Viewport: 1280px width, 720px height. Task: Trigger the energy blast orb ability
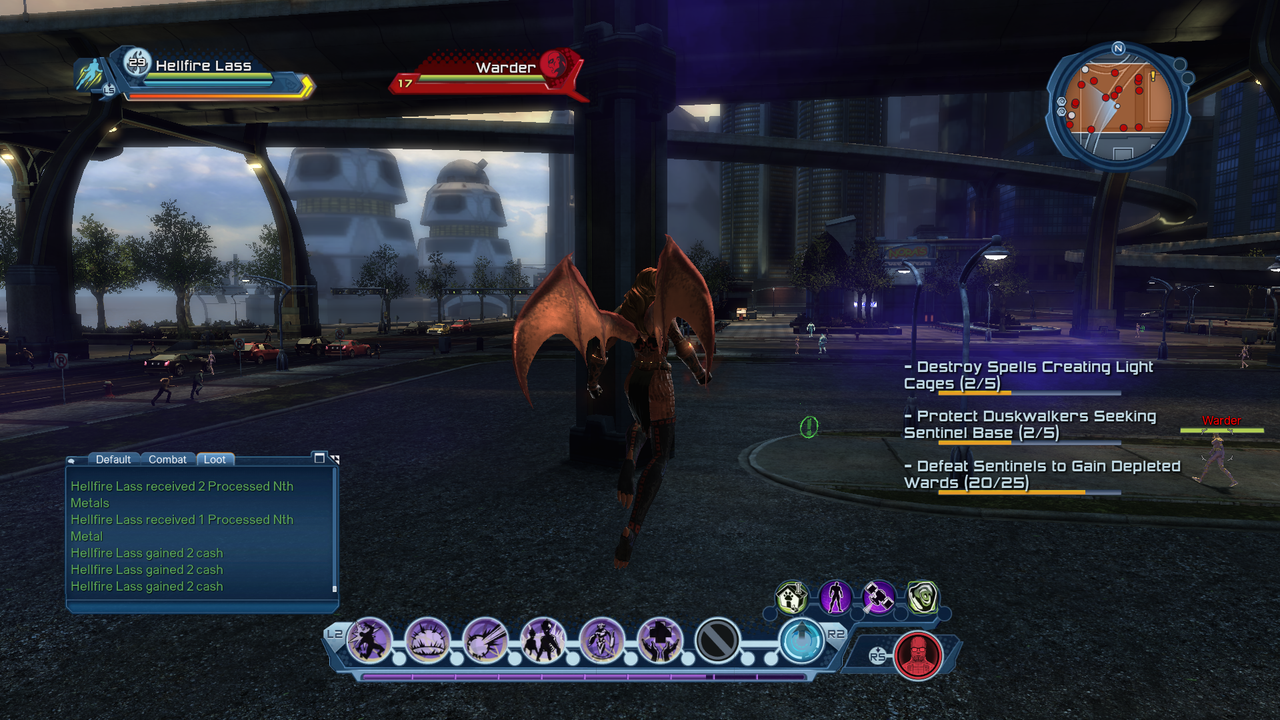(486, 640)
